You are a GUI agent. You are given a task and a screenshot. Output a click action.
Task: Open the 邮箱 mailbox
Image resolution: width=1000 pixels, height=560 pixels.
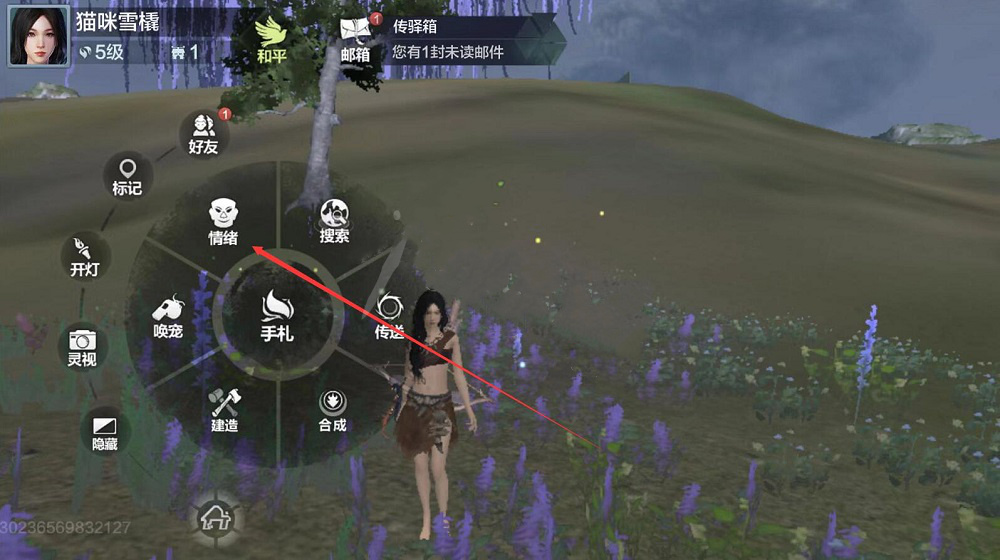(x=355, y=39)
